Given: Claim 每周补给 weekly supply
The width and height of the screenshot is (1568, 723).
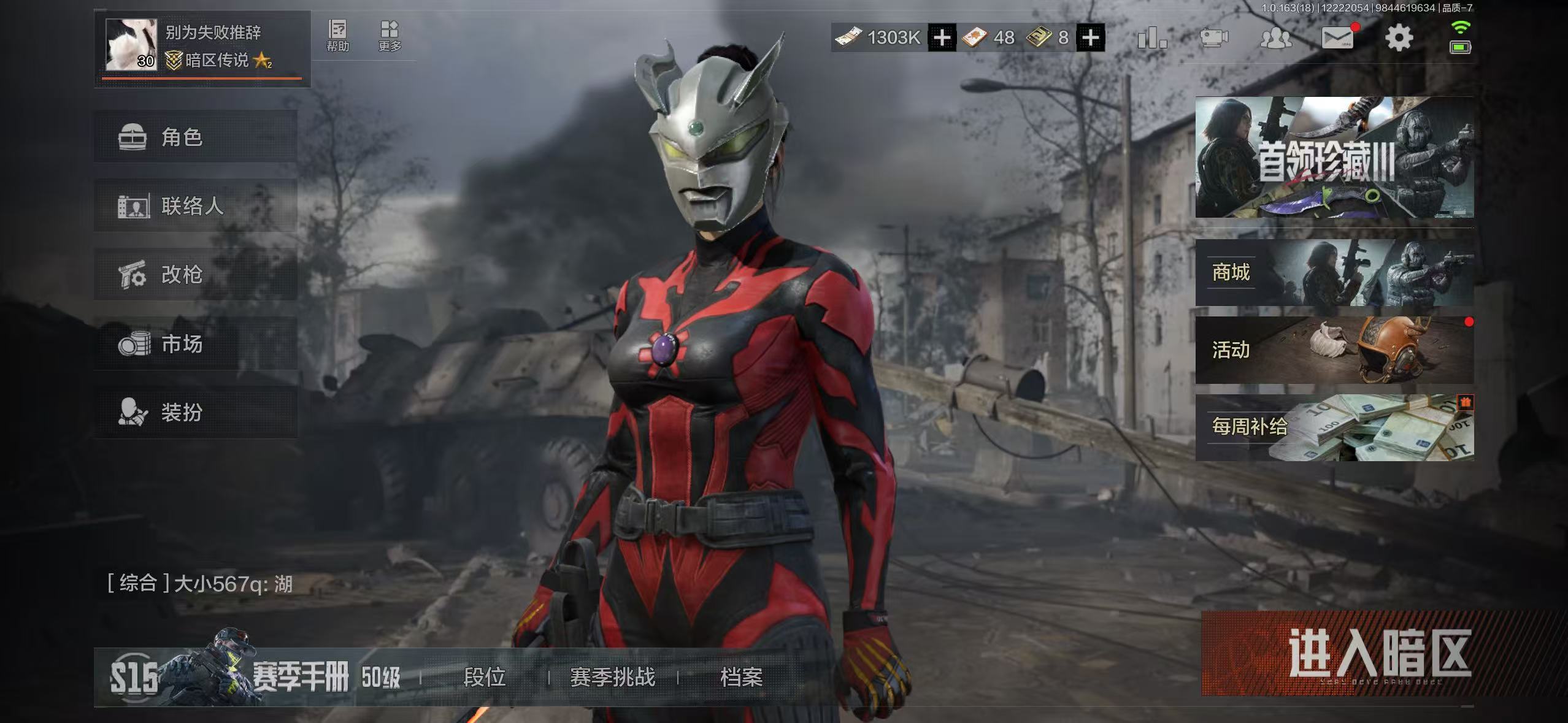Looking at the screenshot, I should click(x=1334, y=427).
